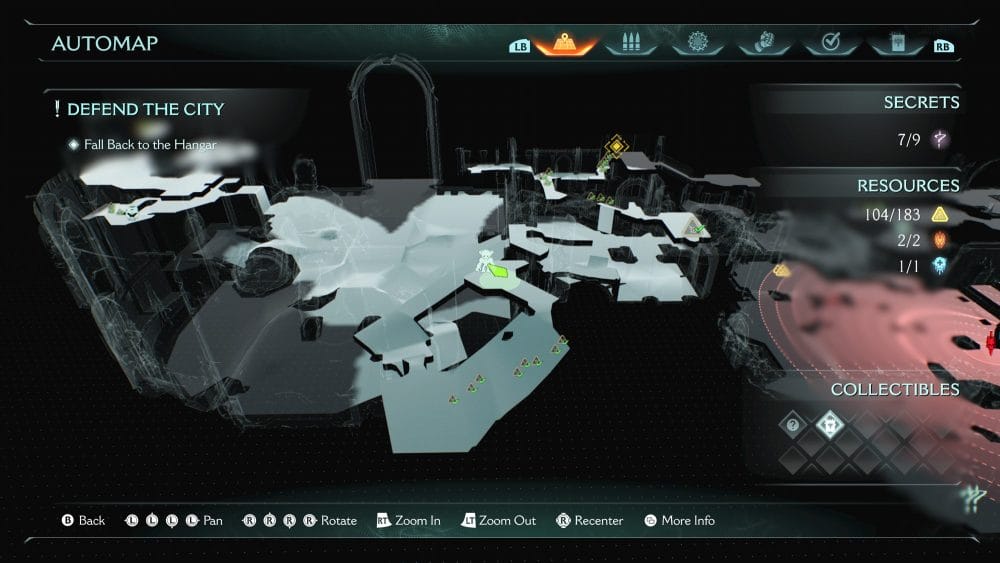Switch to the ammo bullets tab
Viewport: 1000px width, 563px height.
[630, 44]
